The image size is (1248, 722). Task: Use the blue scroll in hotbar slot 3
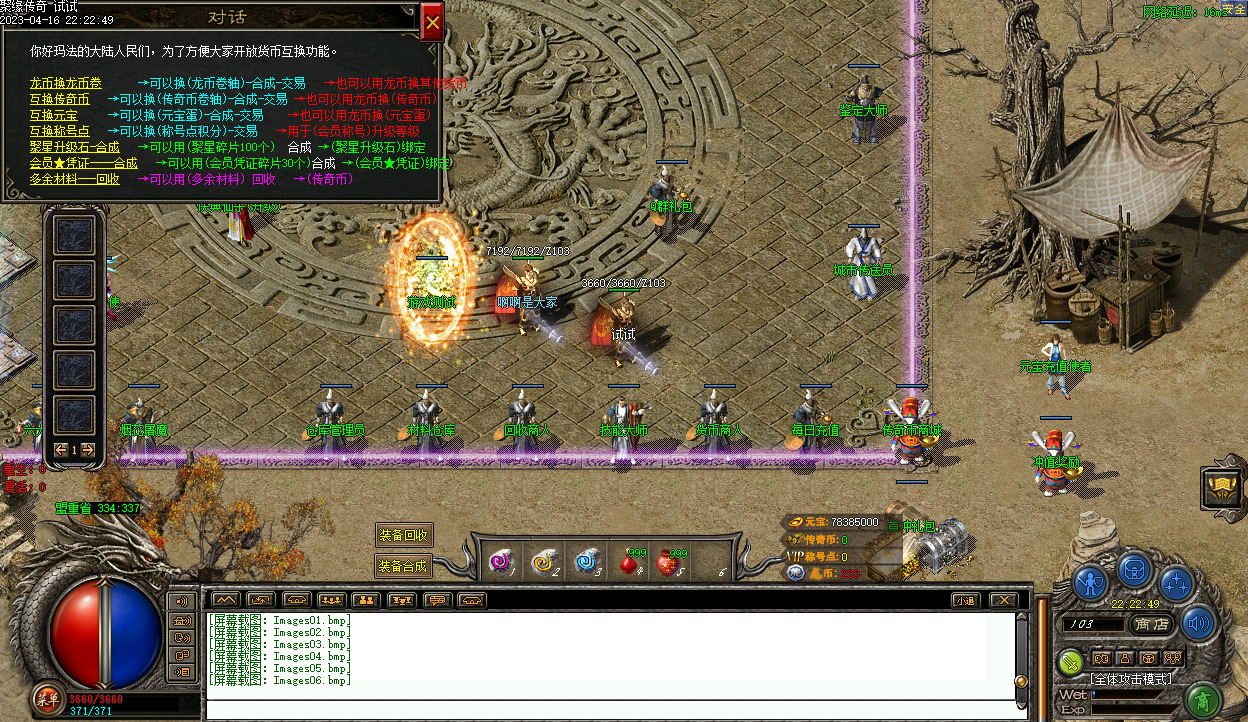(587, 563)
